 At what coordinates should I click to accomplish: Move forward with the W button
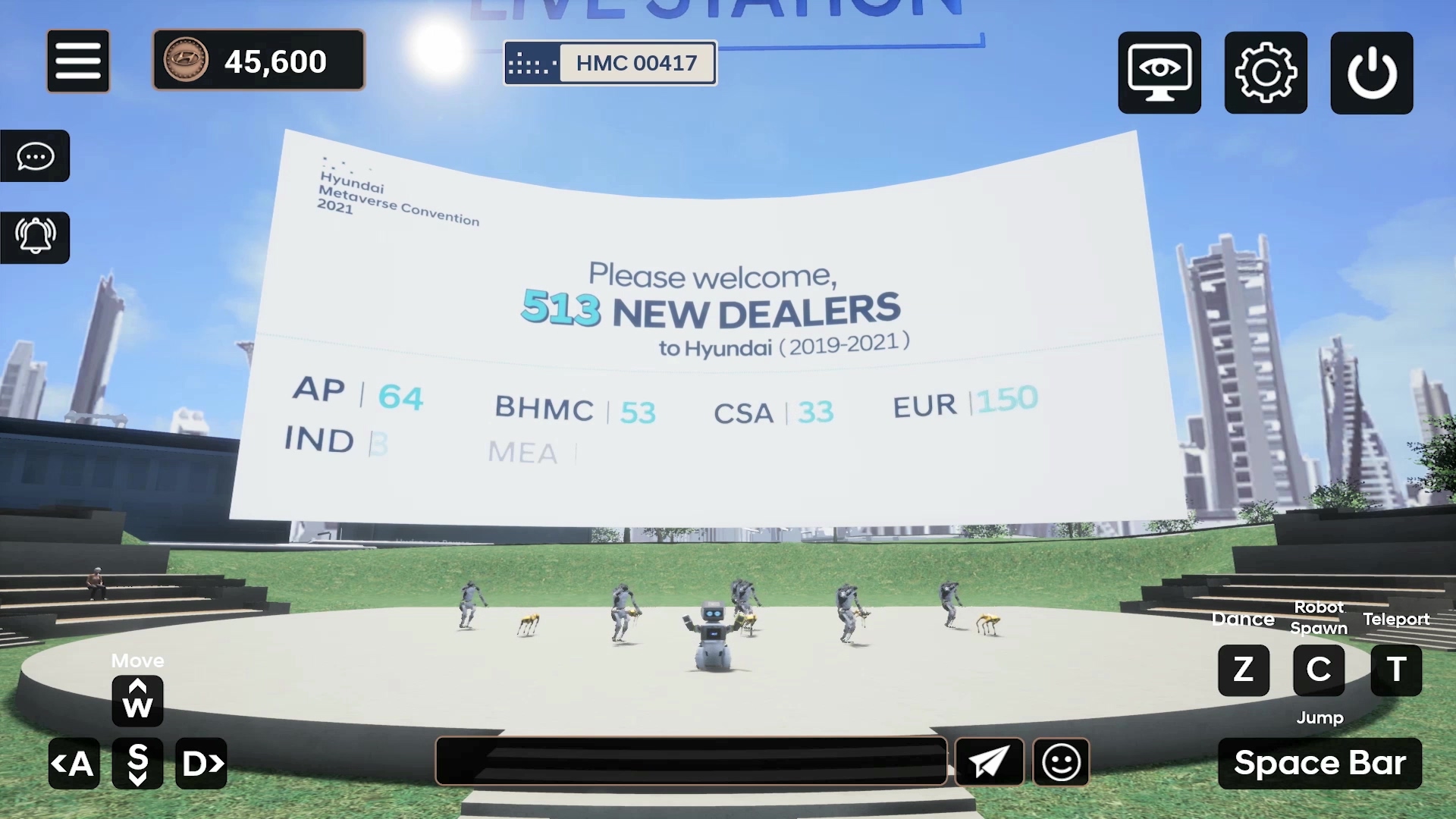[137, 701]
